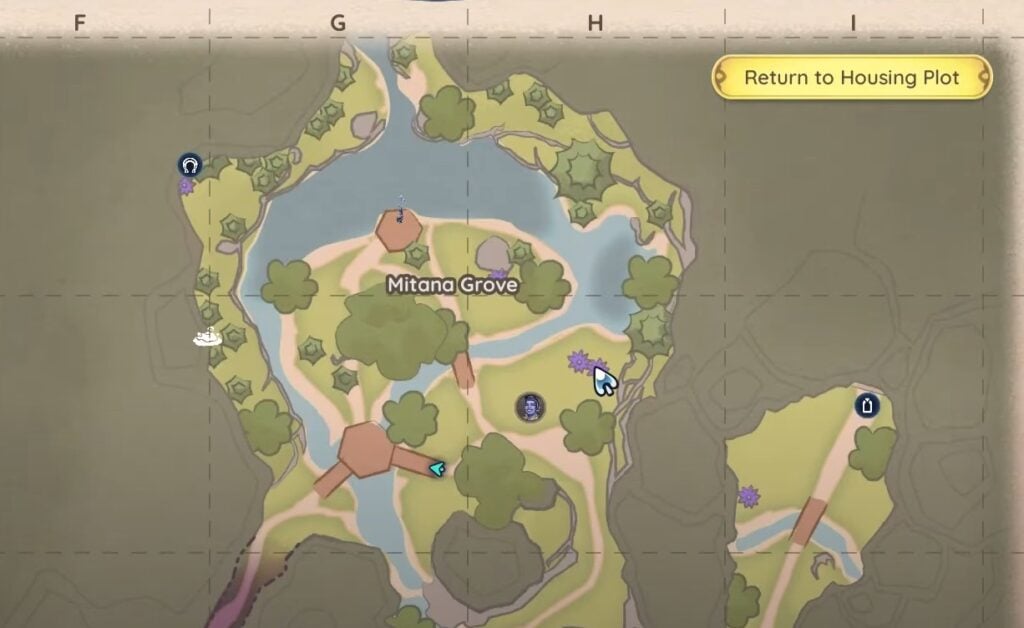Click the white steaming hot spring marker
The width and height of the screenshot is (1024, 628).
207,338
